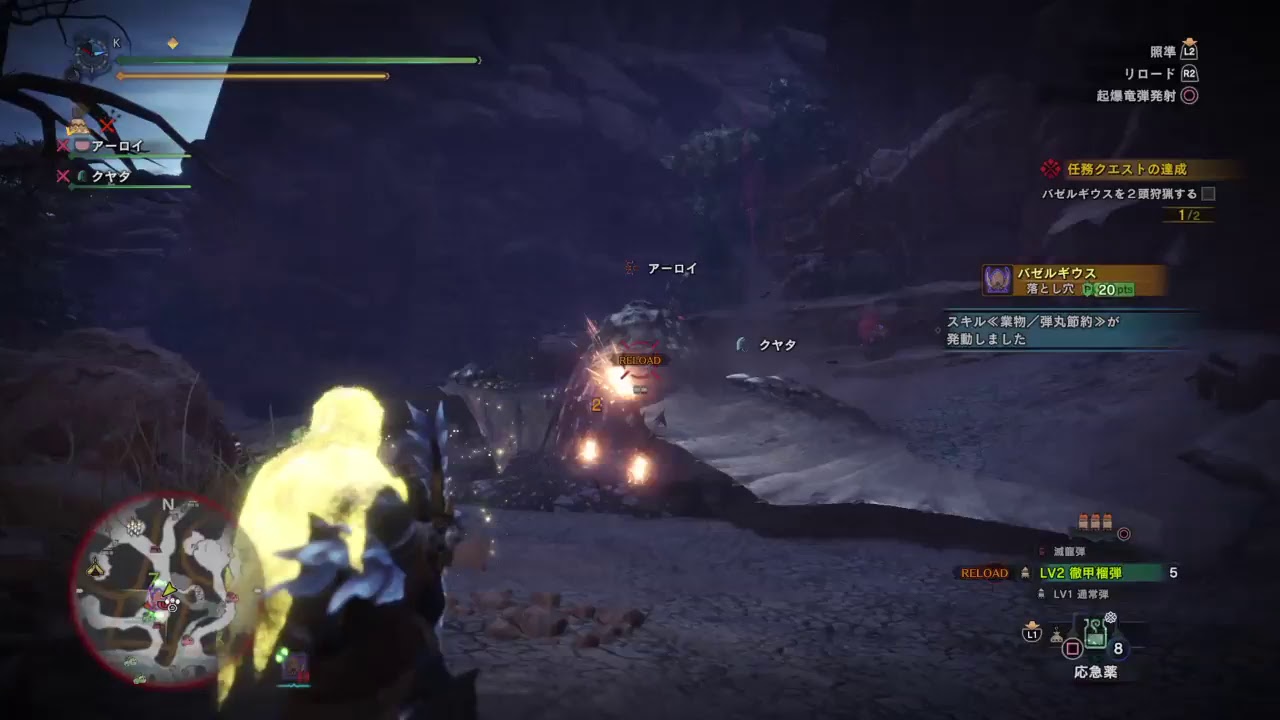Select the slinger ammo icon above the reticle
Image resolution: width=1280 pixels, height=720 pixels.
pos(1096,520)
